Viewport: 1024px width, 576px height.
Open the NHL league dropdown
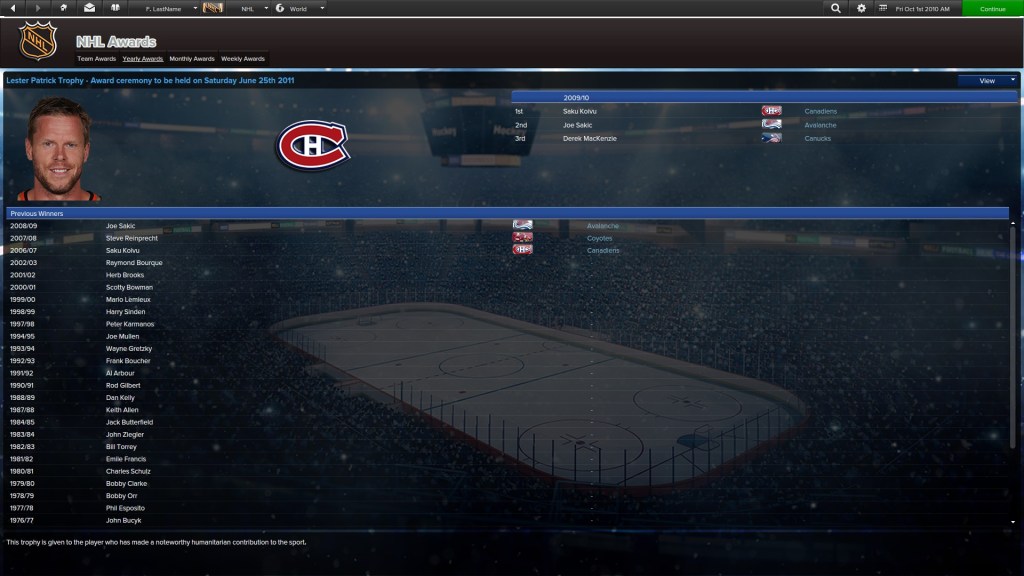point(251,8)
